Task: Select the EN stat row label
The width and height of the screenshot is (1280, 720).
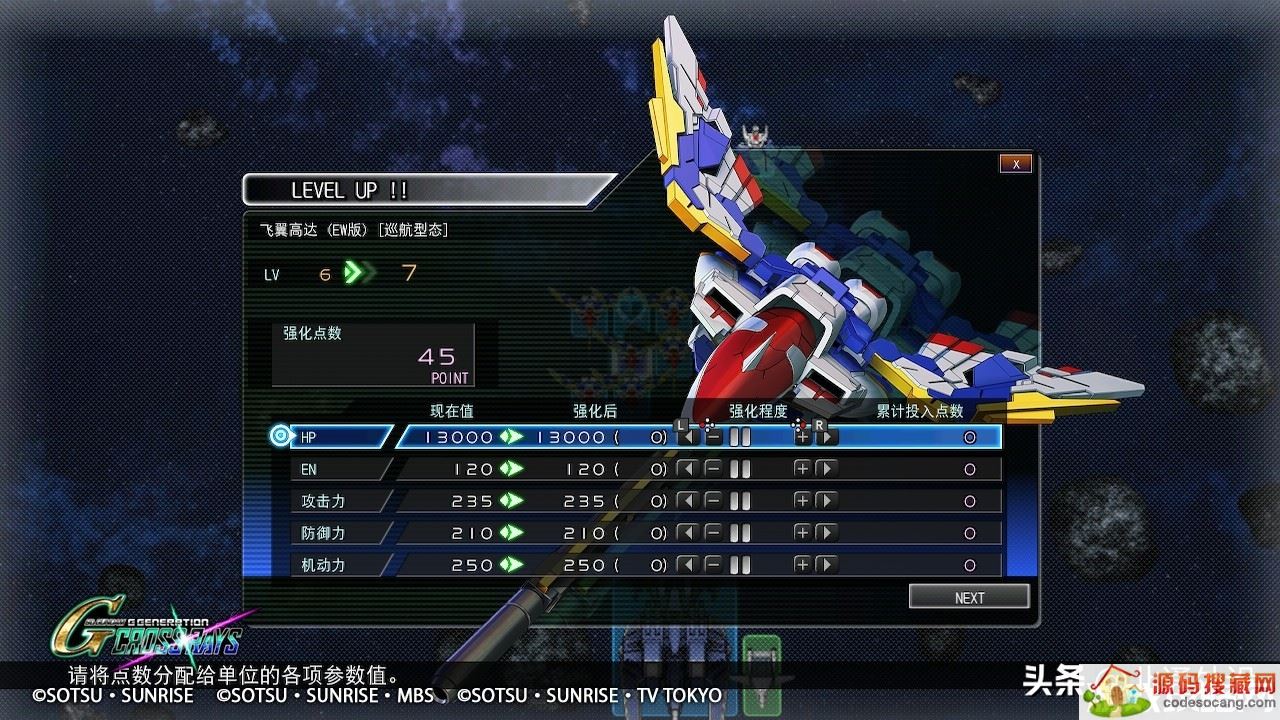Action: (x=340, y=469)
